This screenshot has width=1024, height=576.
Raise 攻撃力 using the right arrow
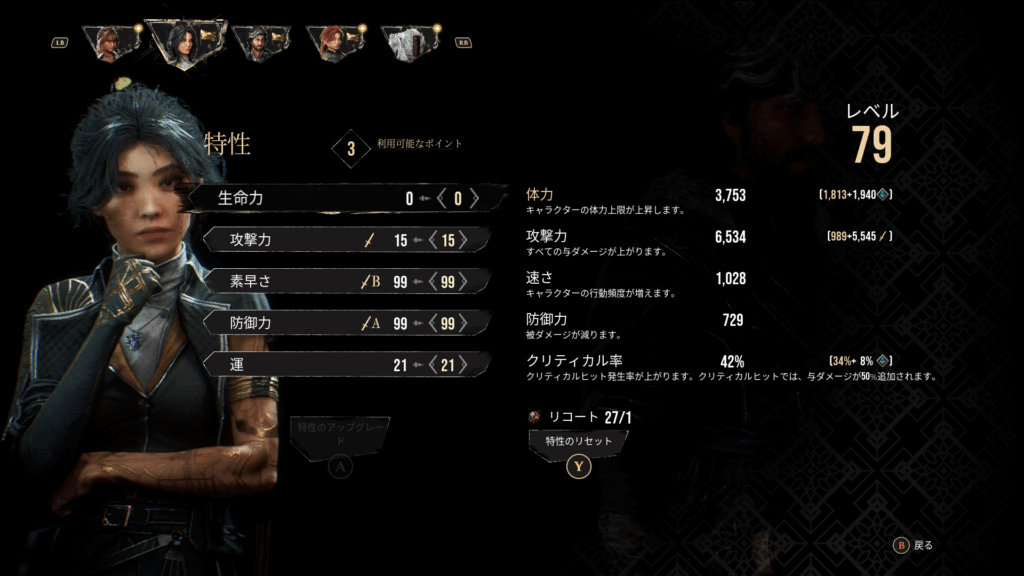pos(462,240)
